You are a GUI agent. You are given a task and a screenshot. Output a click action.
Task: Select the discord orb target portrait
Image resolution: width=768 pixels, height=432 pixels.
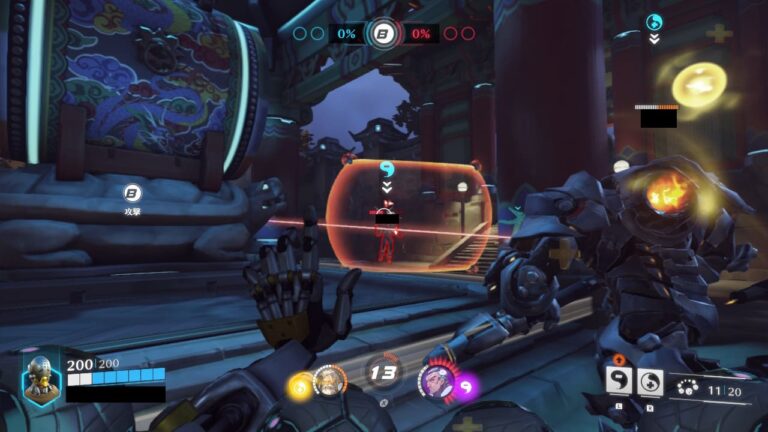[x=435, y=380]
